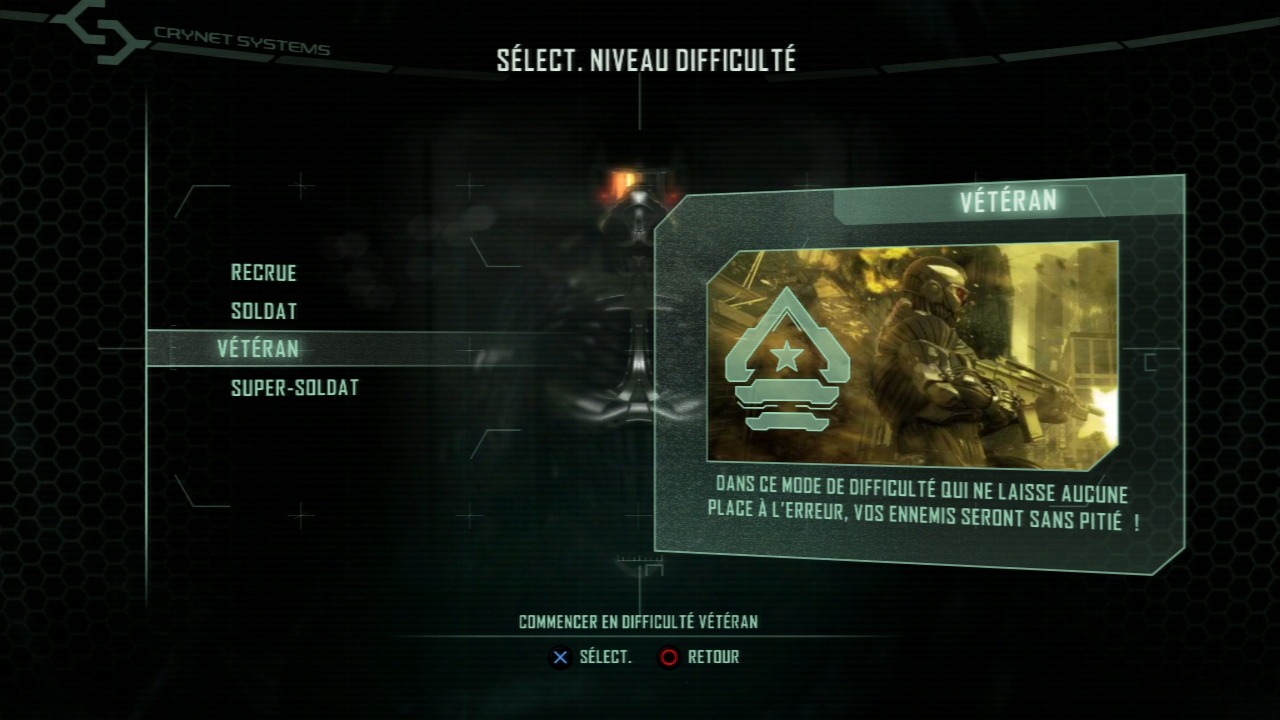Select Super-Soldat difficulty
This screenshot has width=1280, height=720.
coord(295,388)
